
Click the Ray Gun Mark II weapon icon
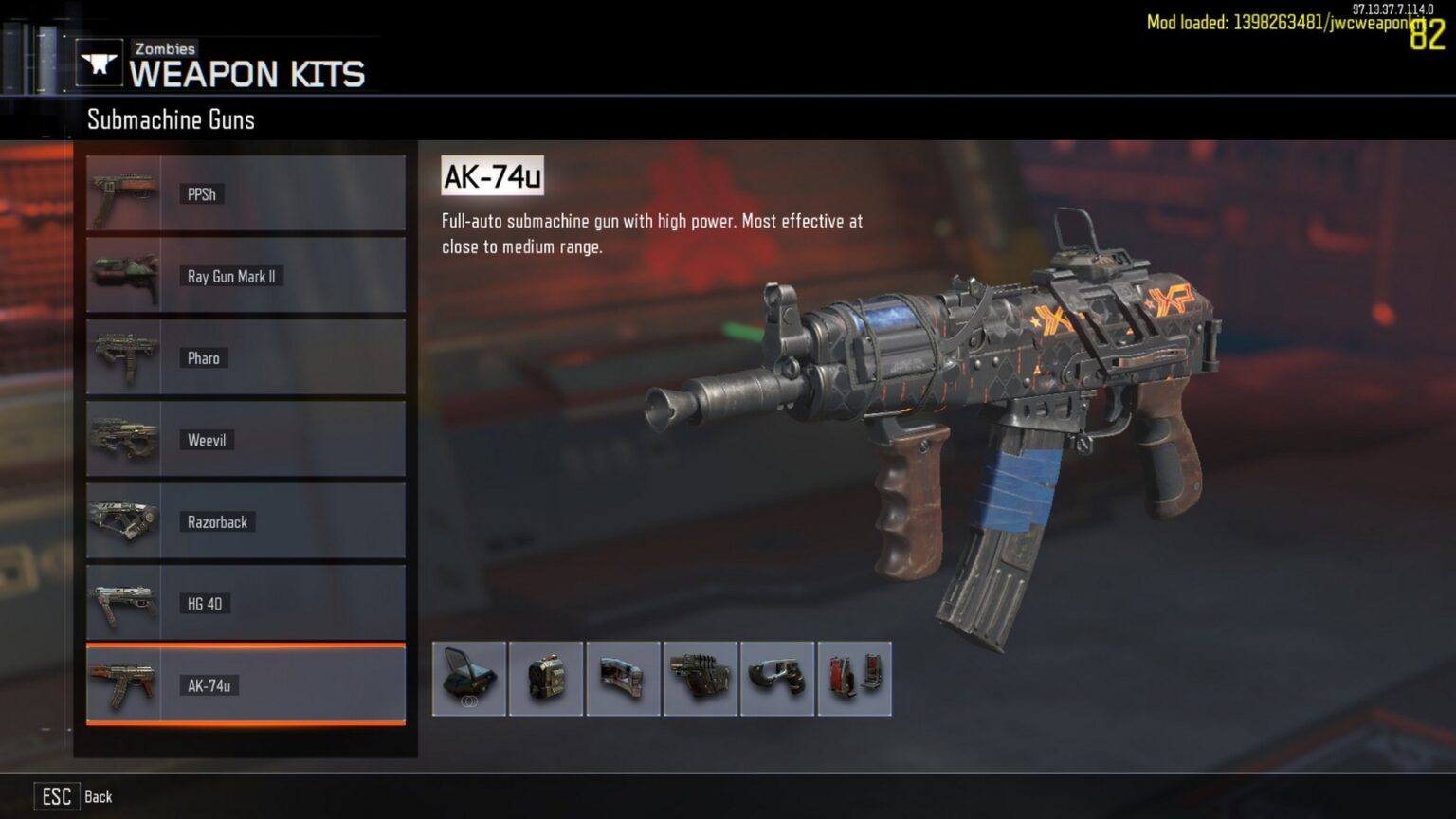[123, 275]
